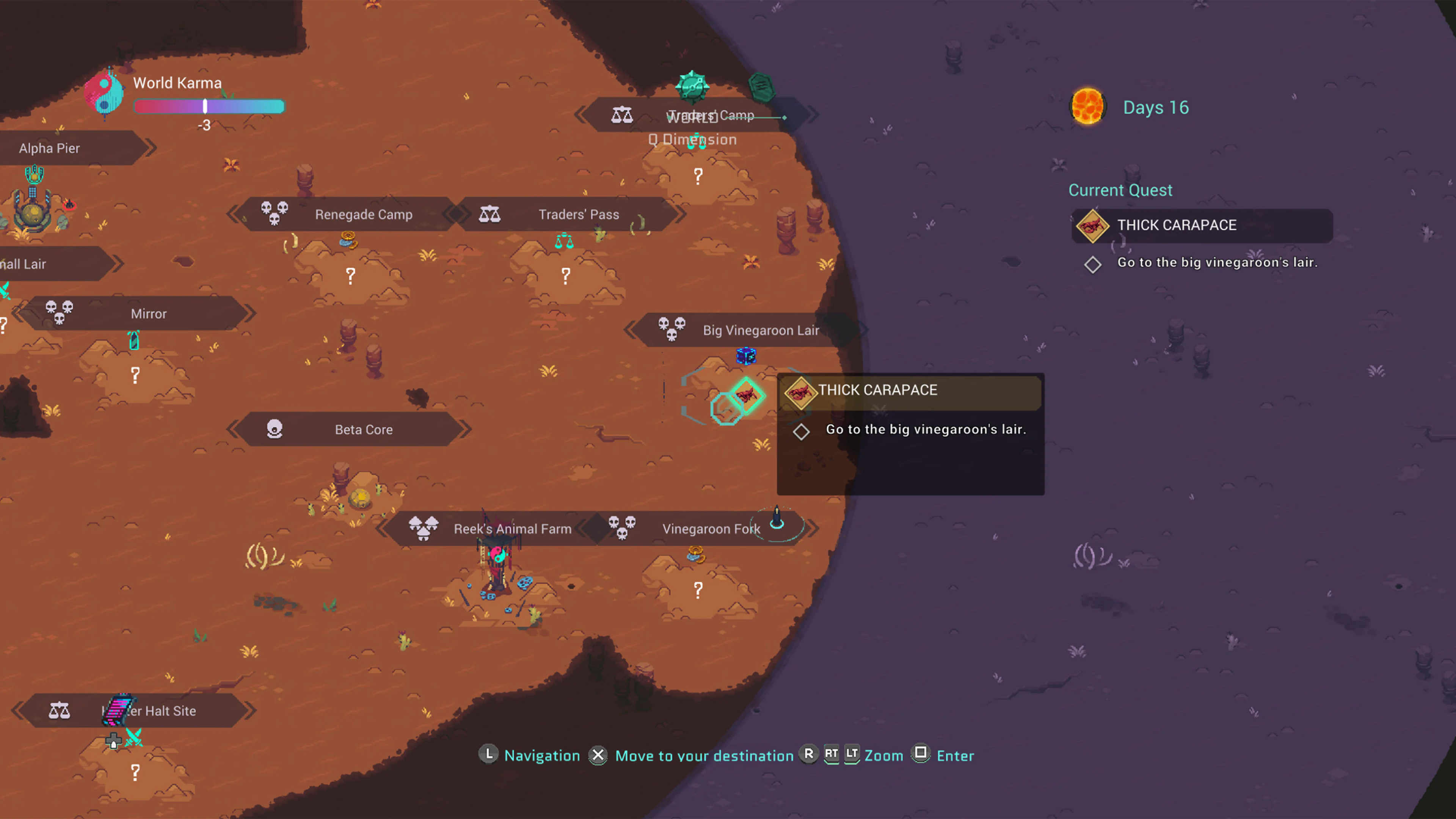Toggle the diamond beside the vinegaroon's lair objective popup
1456x819 pixels.
coord(802,431)
